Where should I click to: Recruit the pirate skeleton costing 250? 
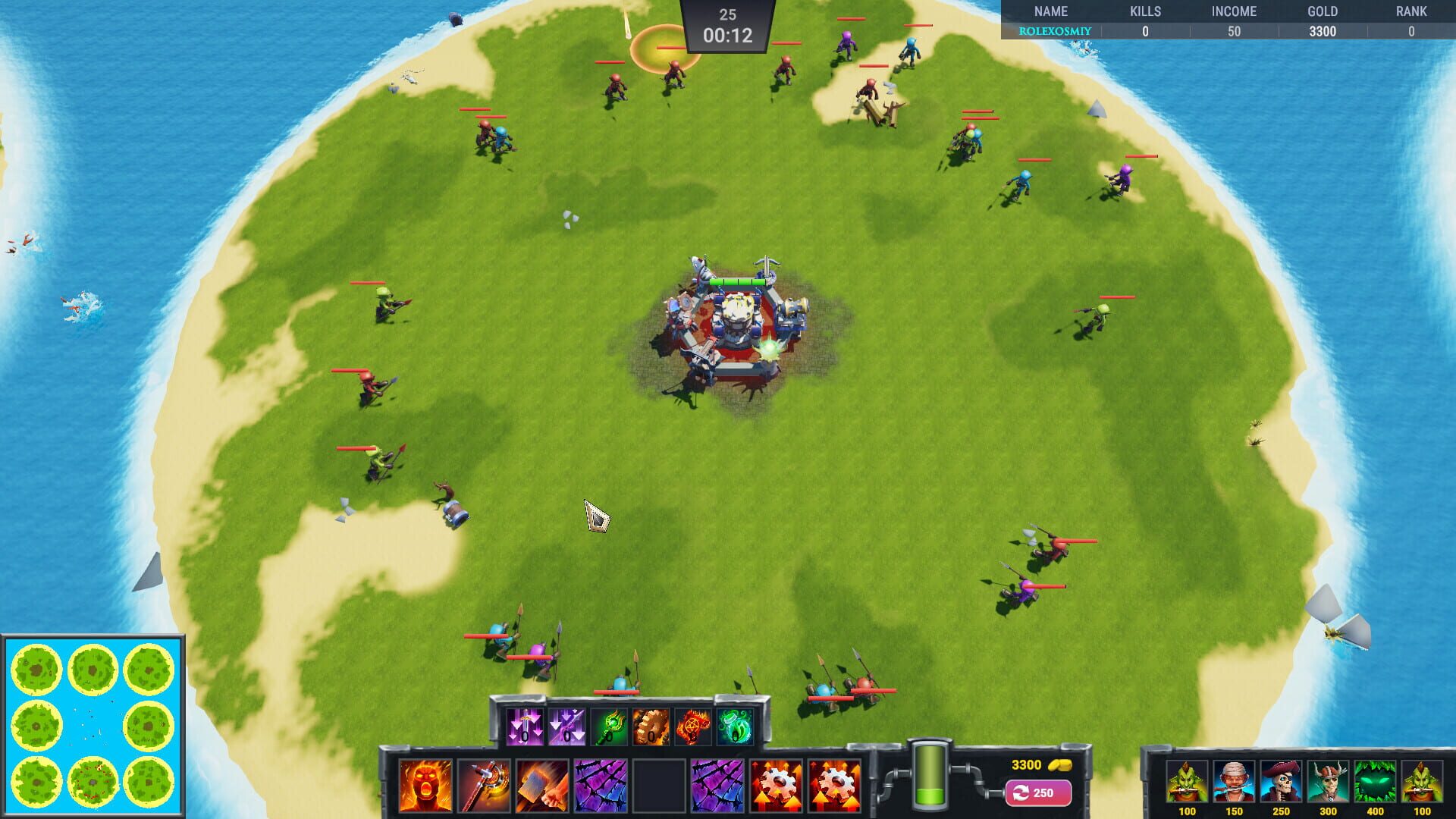pyautogui.click(x=1282, y=782)
